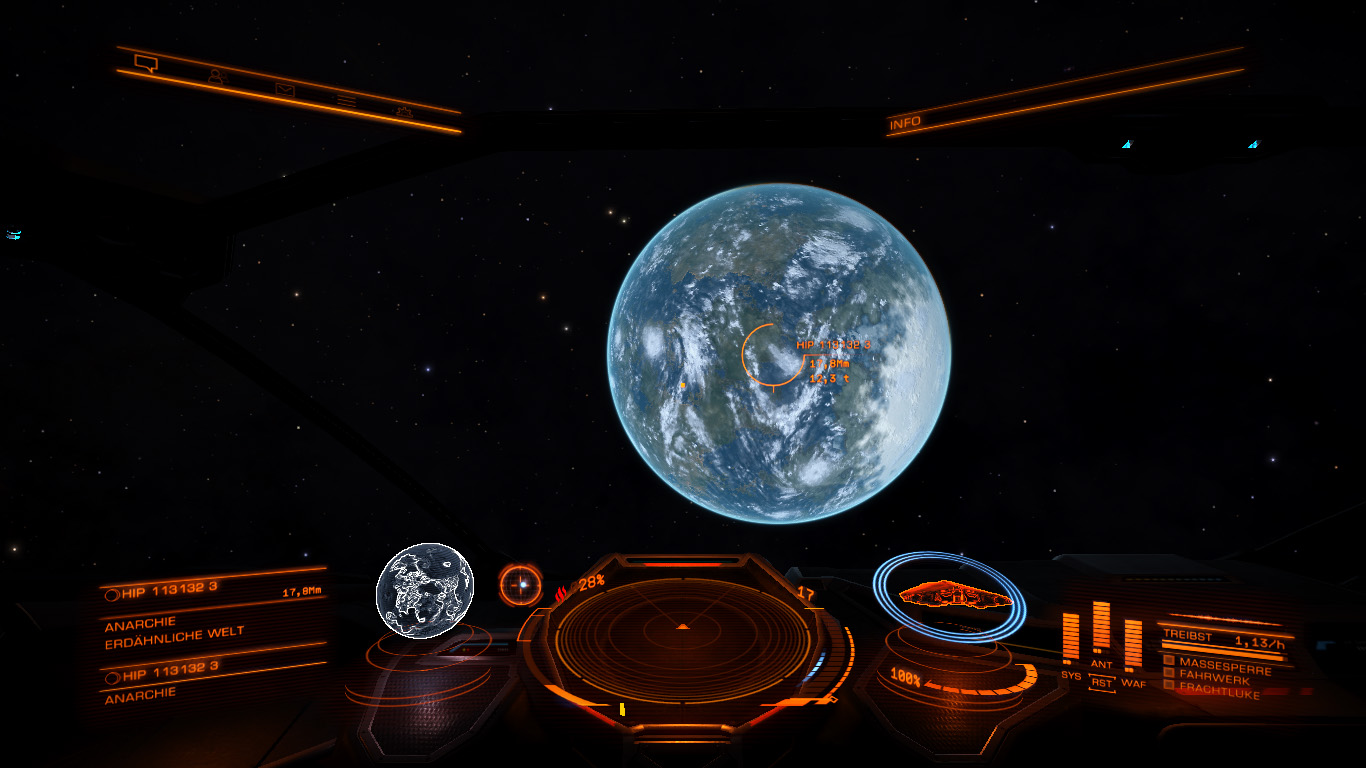The image size is (1366, 768).
Task: Open the INFO panel
Action: 905,122
